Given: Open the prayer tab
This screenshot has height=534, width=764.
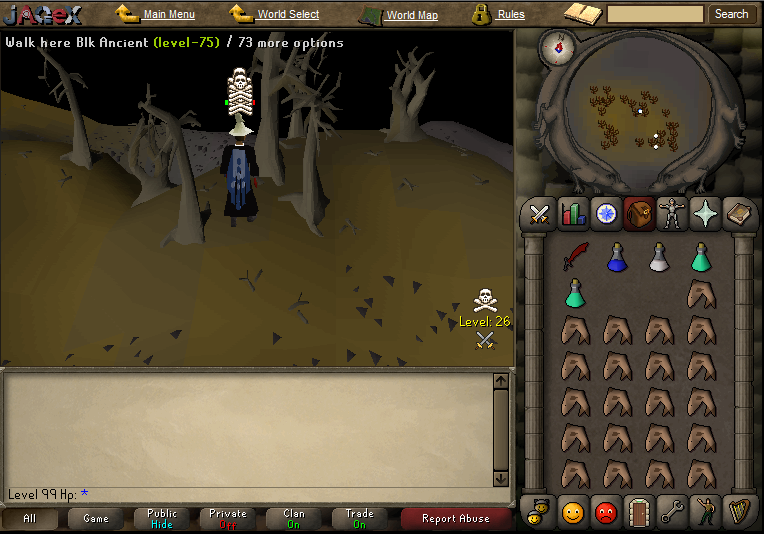Looking at the screenshot, I should 704,213.
